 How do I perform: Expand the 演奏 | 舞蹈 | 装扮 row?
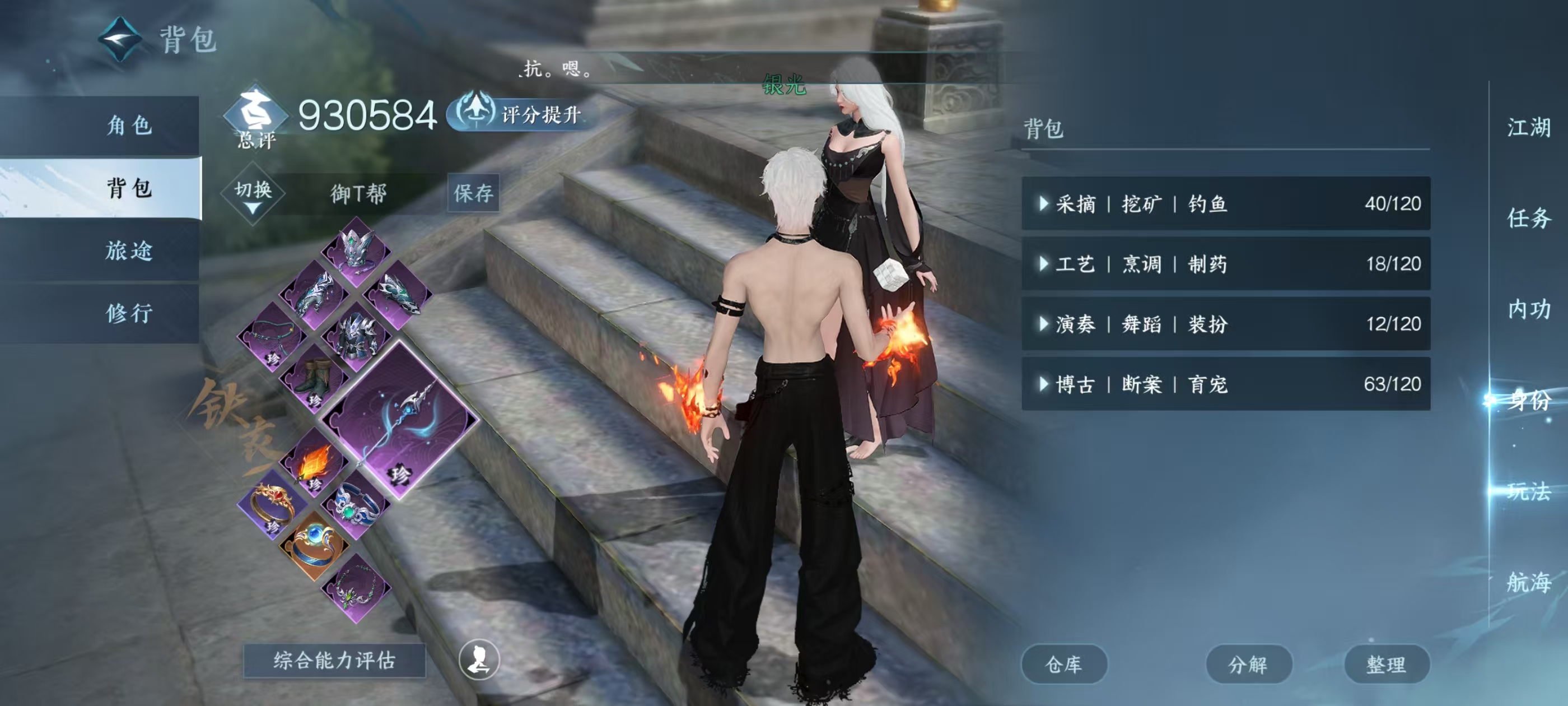[x=1225, y=323]
